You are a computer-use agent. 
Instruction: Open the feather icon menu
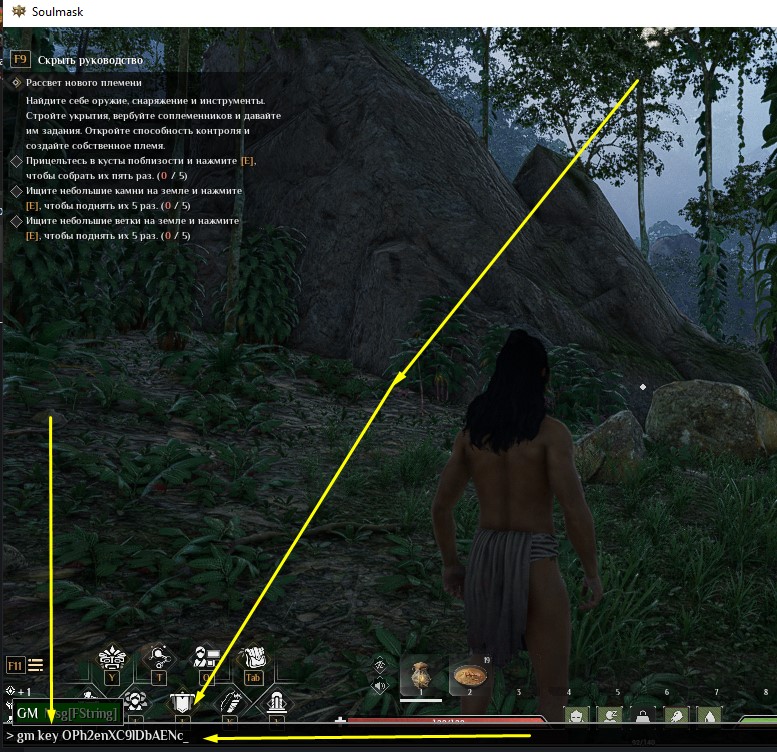pos(230,703)
